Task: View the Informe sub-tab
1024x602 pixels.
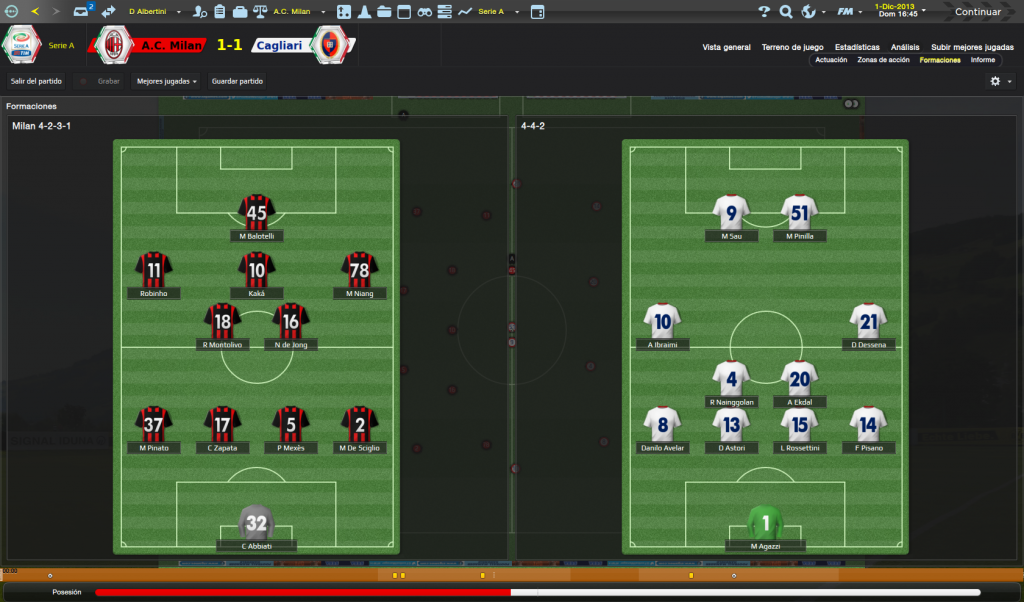Action: [983, 60]
